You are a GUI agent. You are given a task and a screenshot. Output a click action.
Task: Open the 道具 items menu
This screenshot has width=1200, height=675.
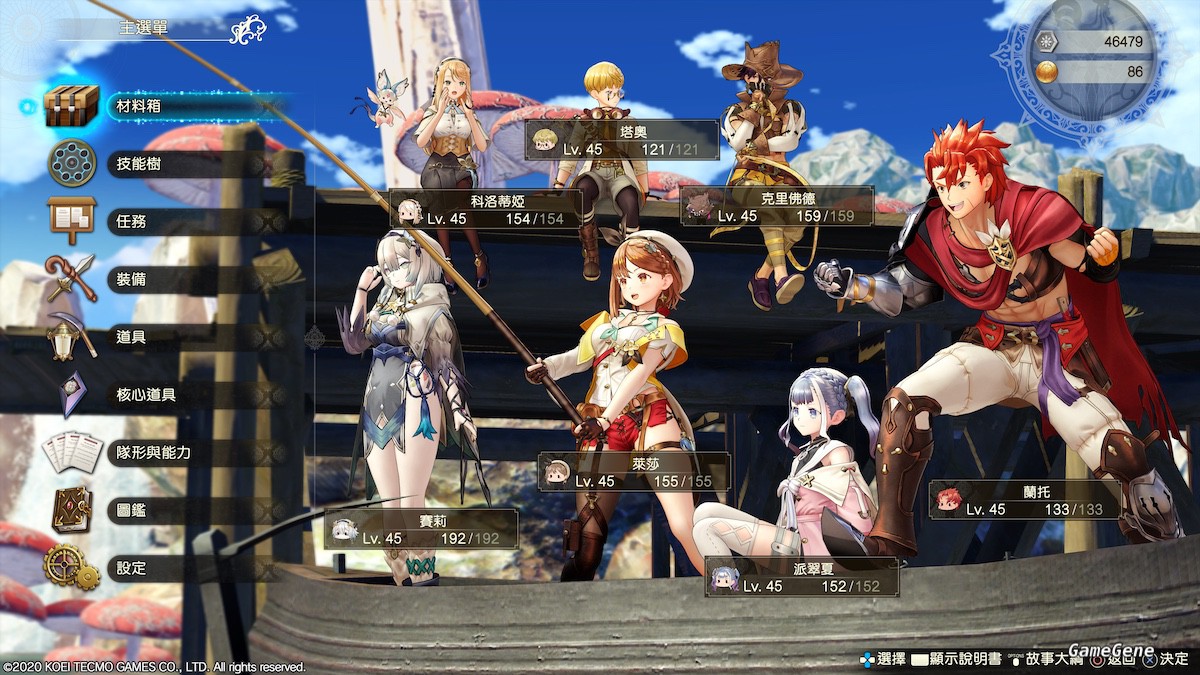pos(130,337)
